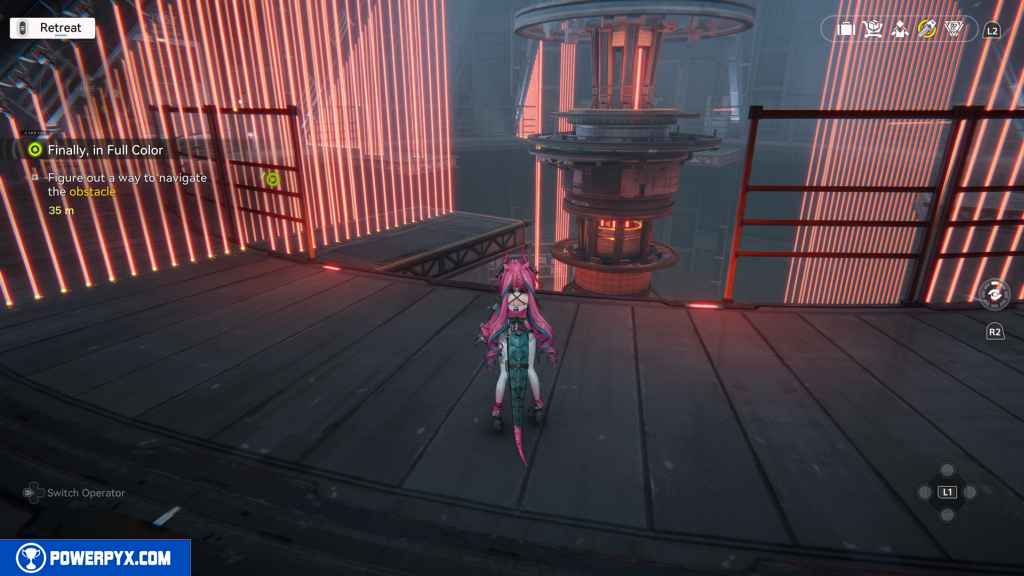Viewport: 1024px width, 576px height.
Task: Open the PowerPyx.com watermark link
Action: 95,558
